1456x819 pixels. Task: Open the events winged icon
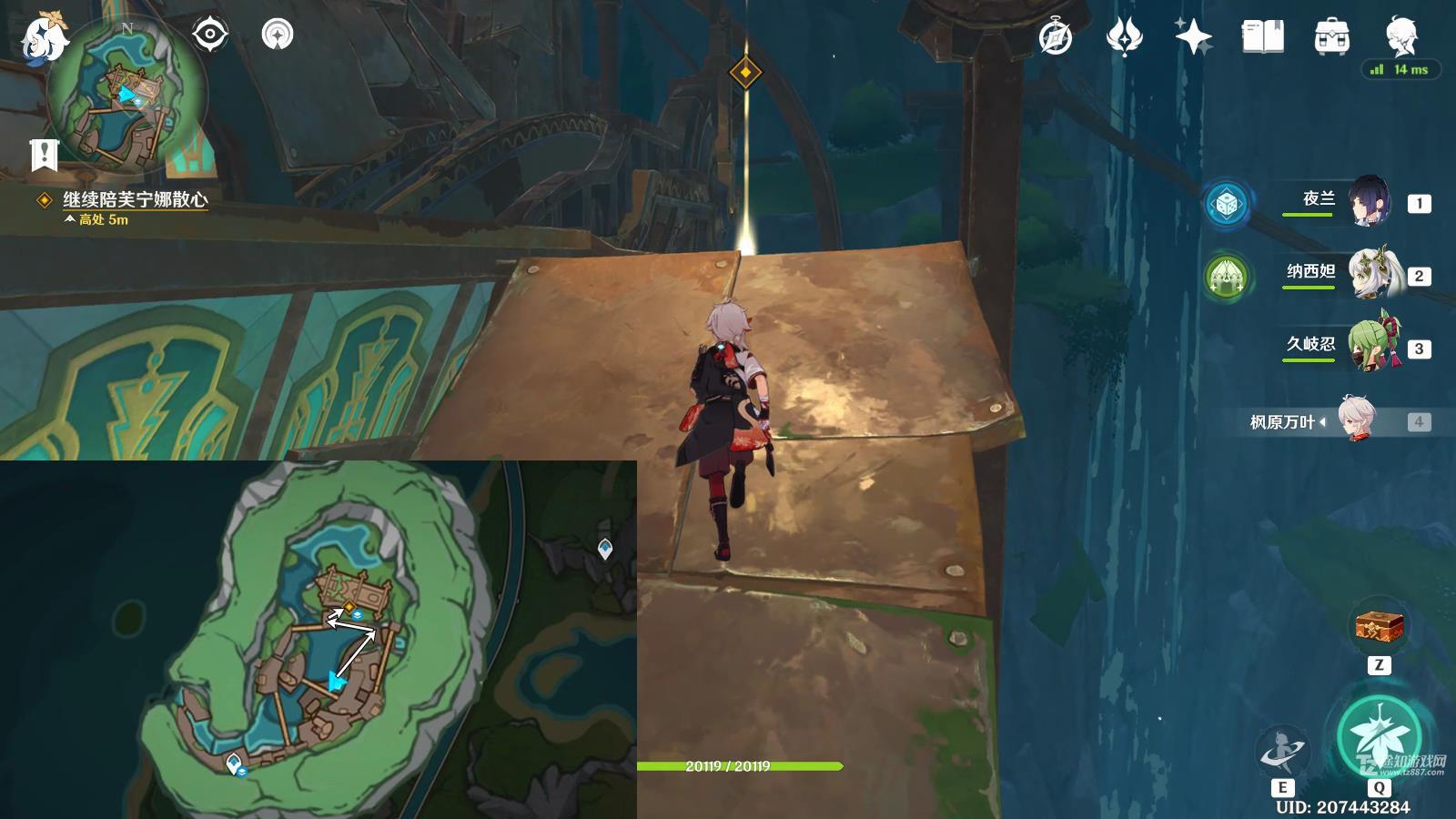(1124, 37)
